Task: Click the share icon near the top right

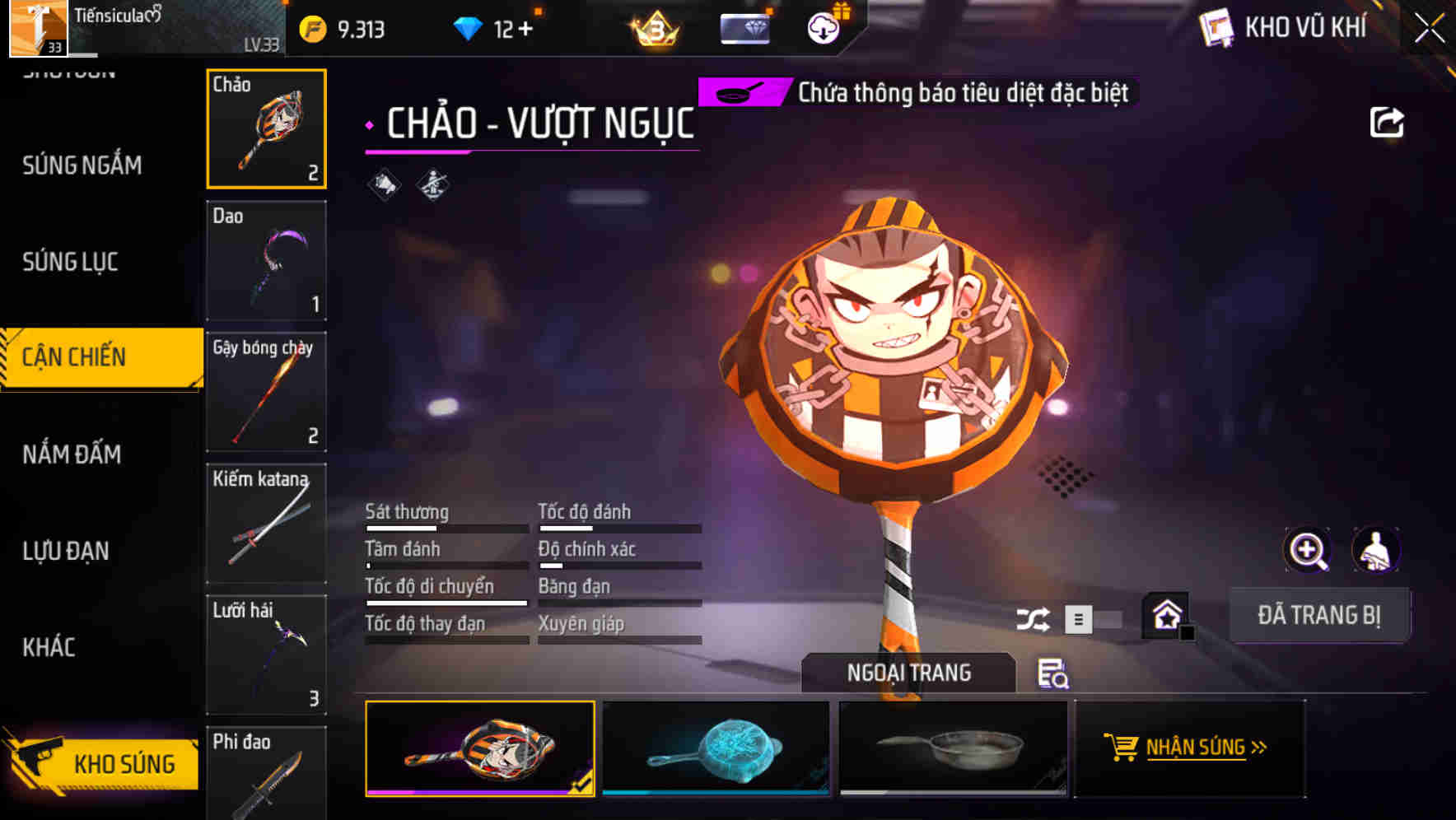Action: [1388, 120]
